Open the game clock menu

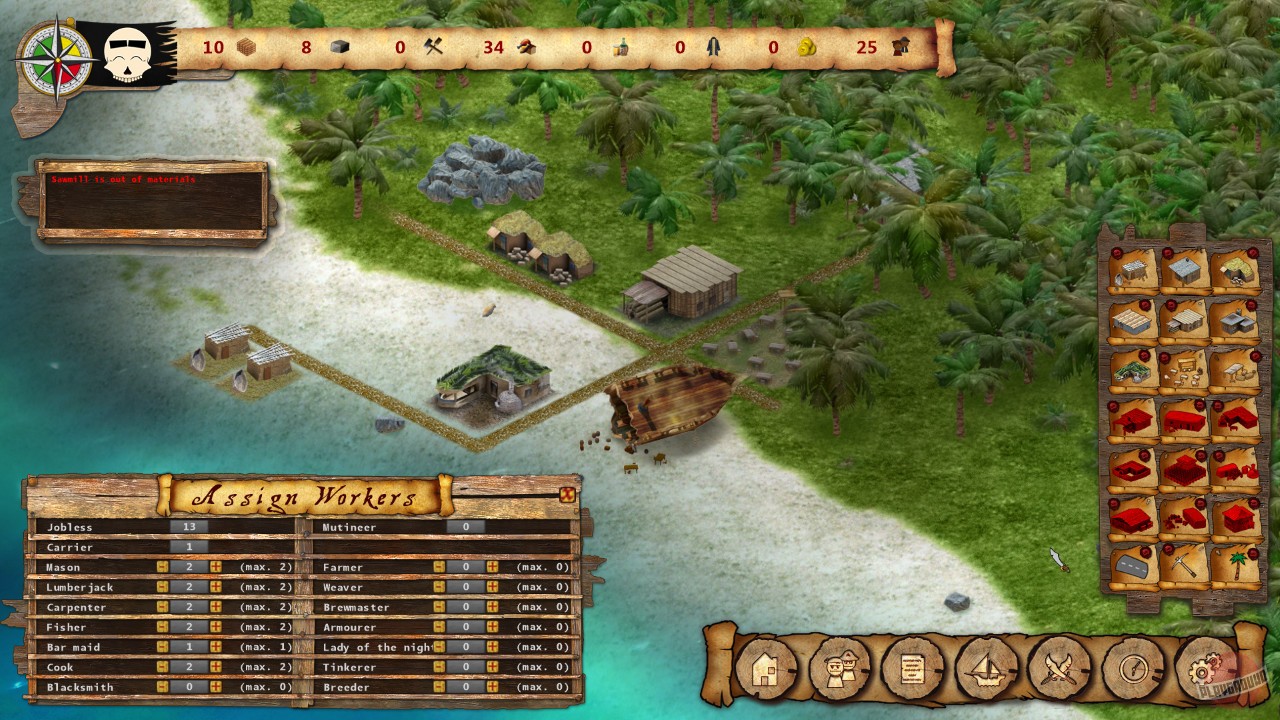(x=1133, y=670)
